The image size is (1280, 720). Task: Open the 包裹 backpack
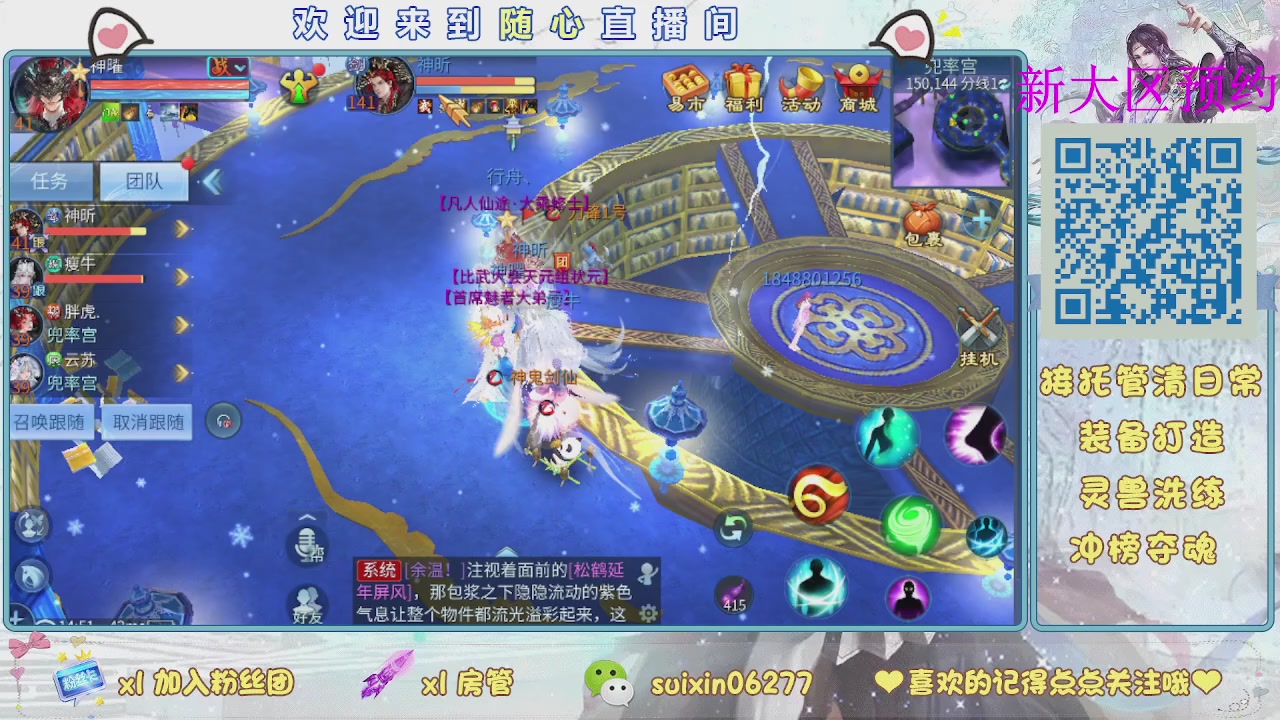click(924, 222)
